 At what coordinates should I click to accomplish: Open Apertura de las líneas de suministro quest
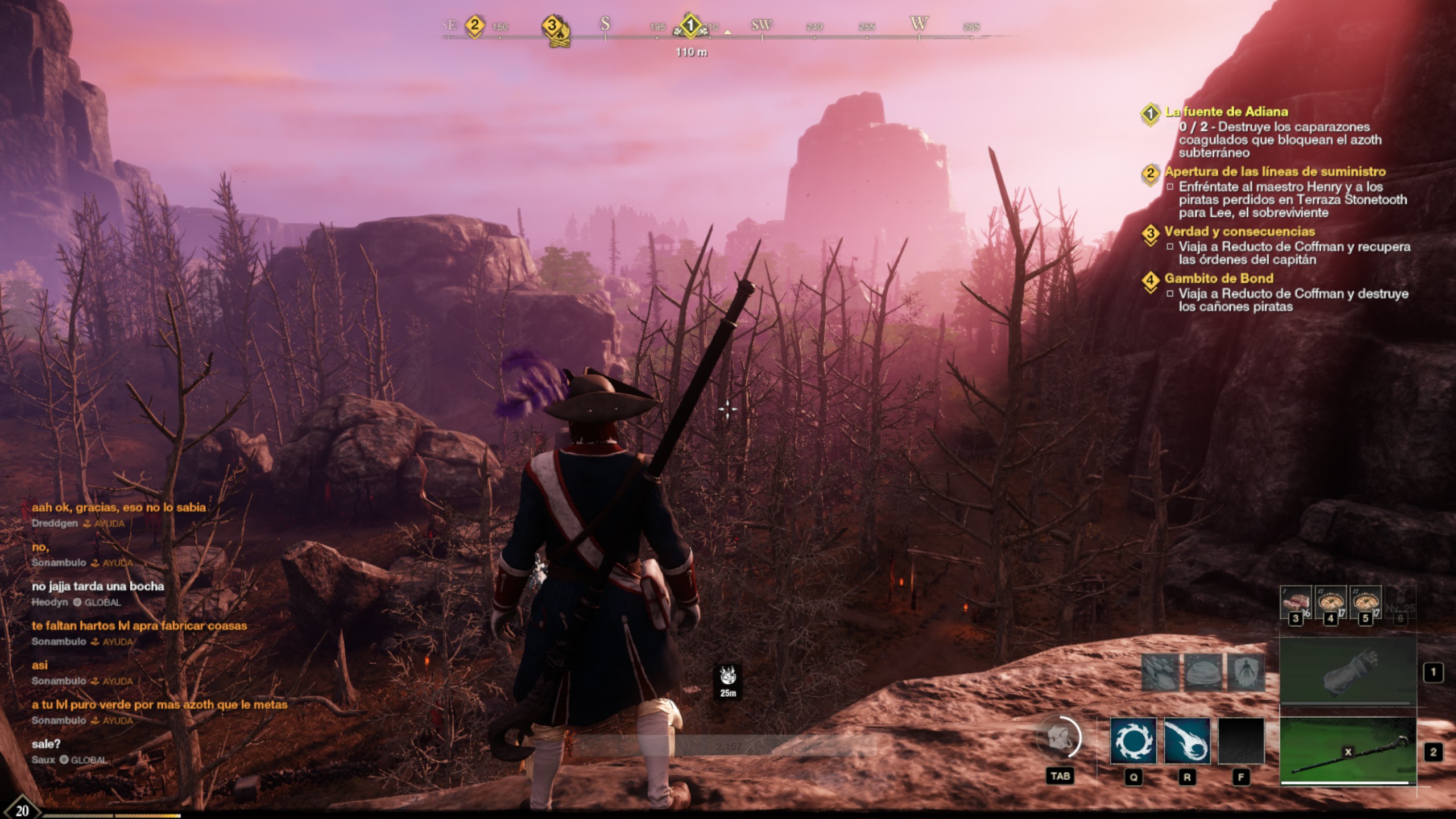(x=1275, y=172)
